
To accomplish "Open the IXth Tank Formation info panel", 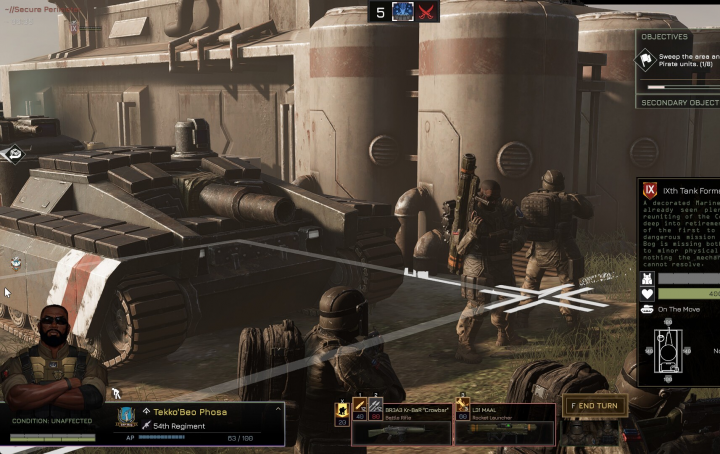I will 680,189.
